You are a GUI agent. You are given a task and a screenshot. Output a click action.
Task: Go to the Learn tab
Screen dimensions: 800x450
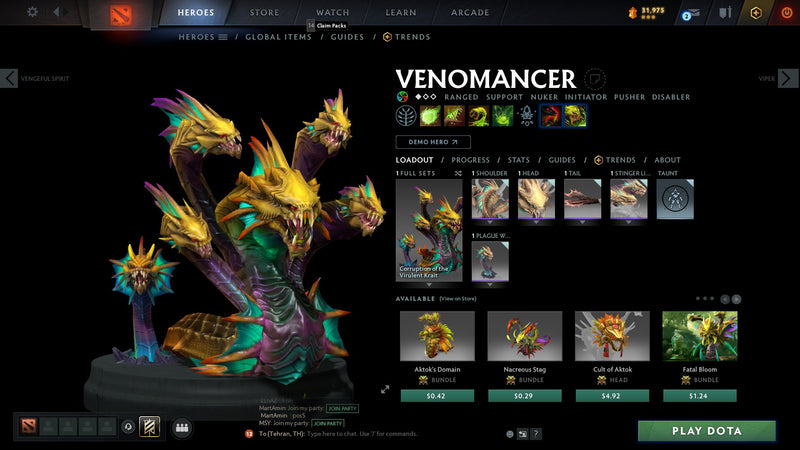point(400,13)
